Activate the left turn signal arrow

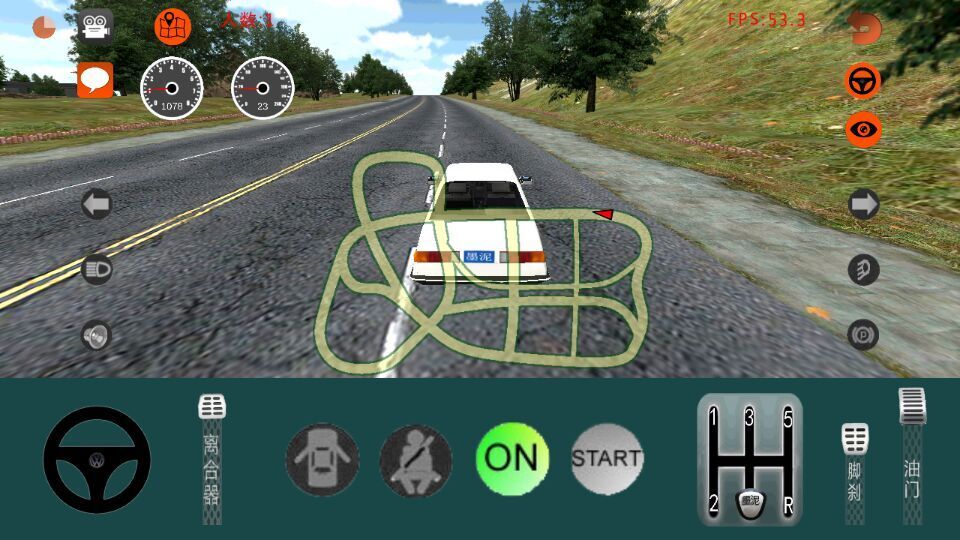96,206
